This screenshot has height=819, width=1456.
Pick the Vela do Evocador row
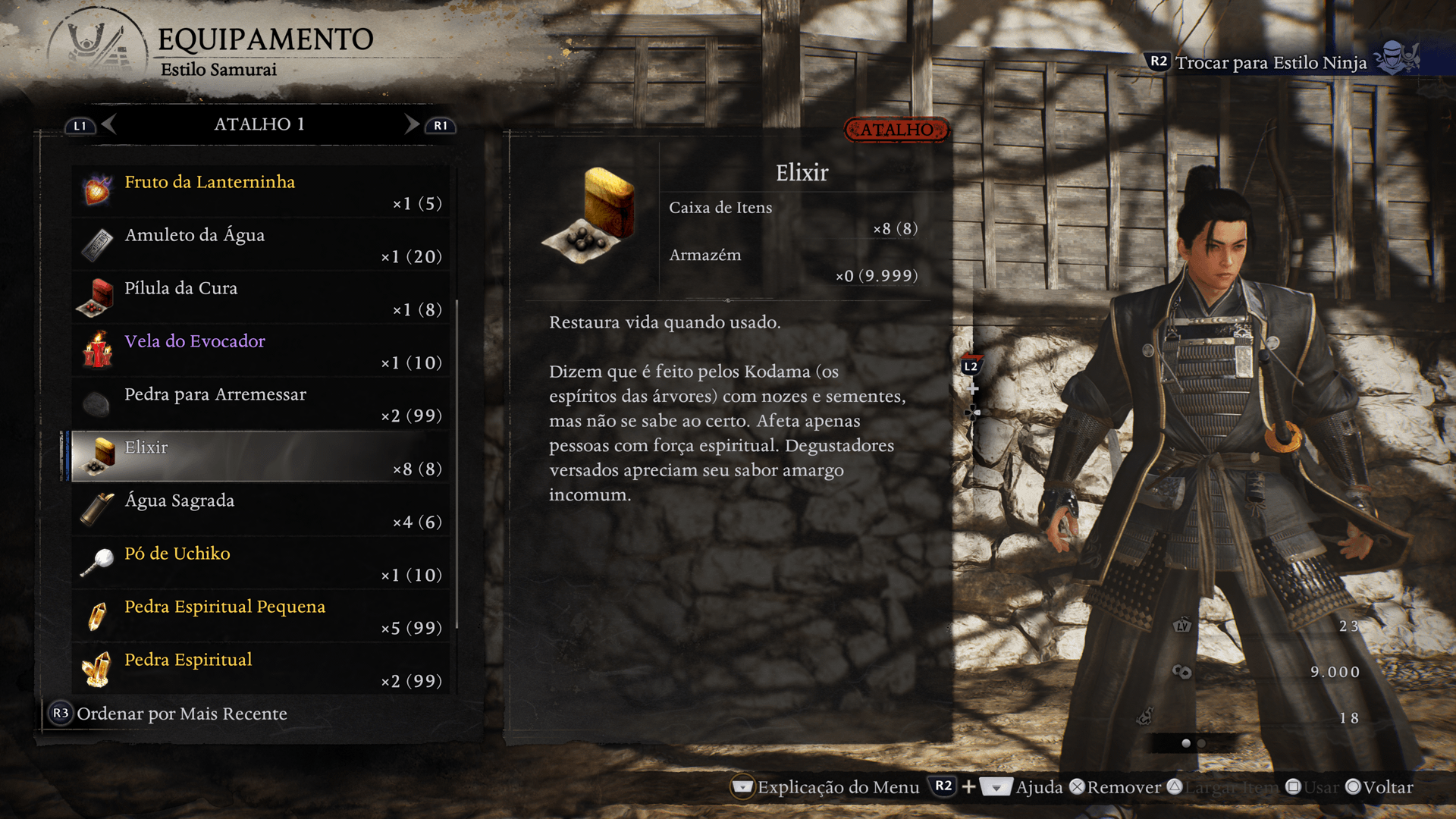pyautogui.click(x=260, y=351)
